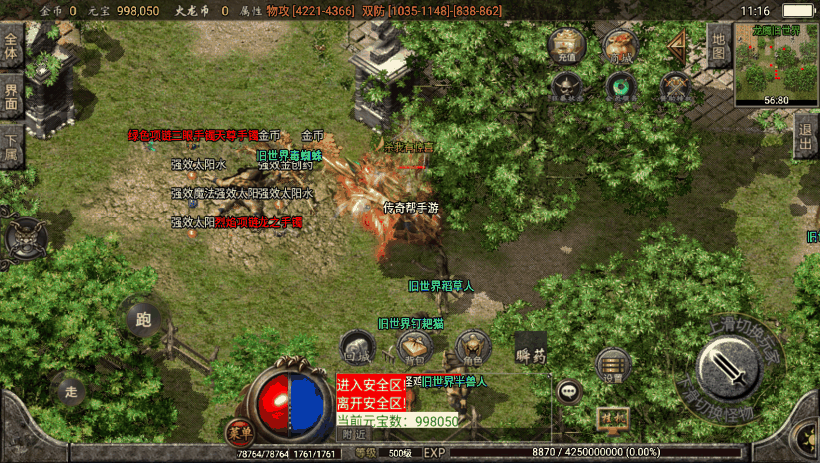Choose the 下属 side tab
This screenshot has height=463, width=820.
click(x=12, y=147)
